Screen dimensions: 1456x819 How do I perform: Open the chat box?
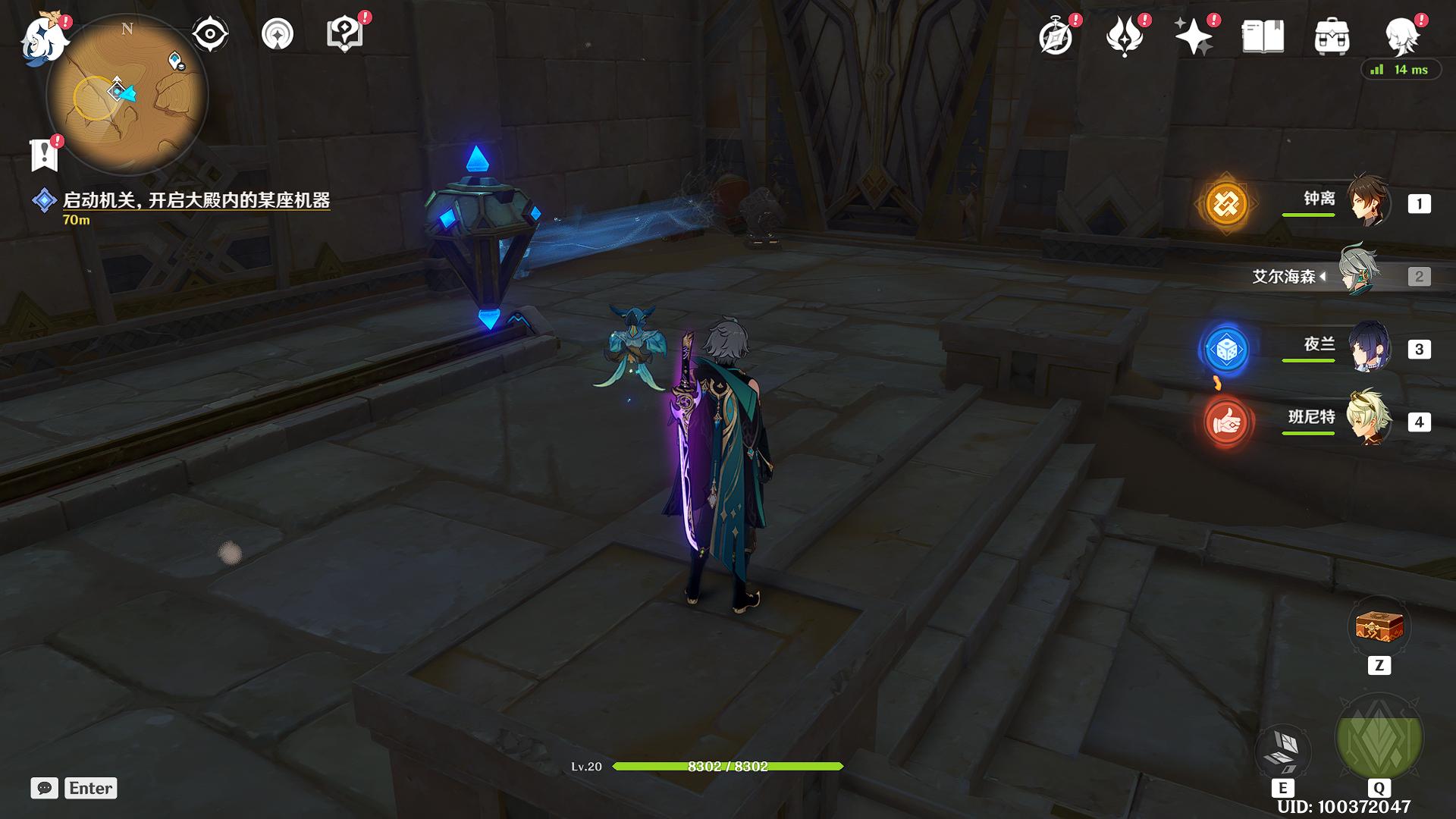pos(45,788)
